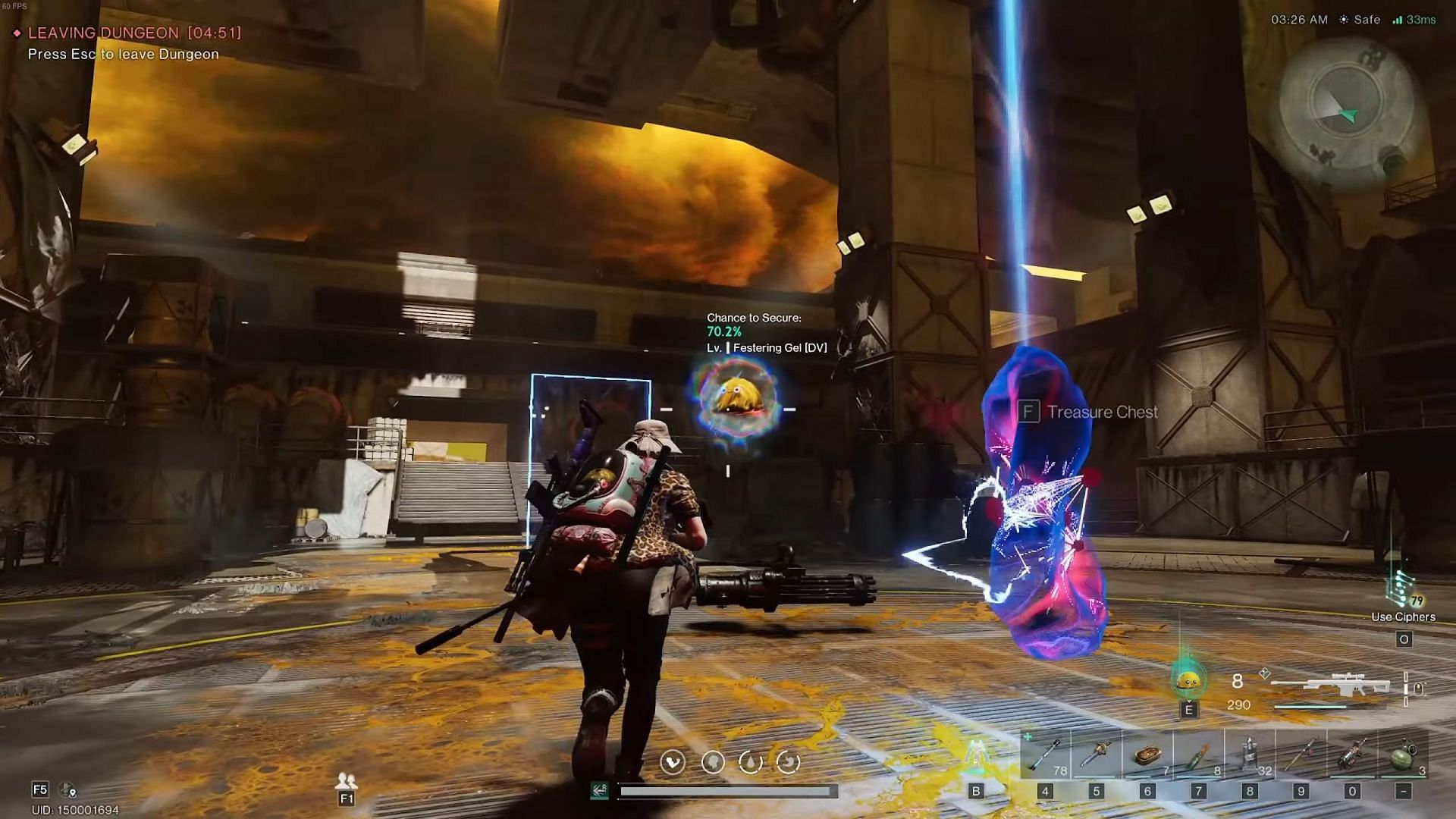Activate the yellow gel deviation ability icon
The image size is (1456, 819).
(1188, 681)
